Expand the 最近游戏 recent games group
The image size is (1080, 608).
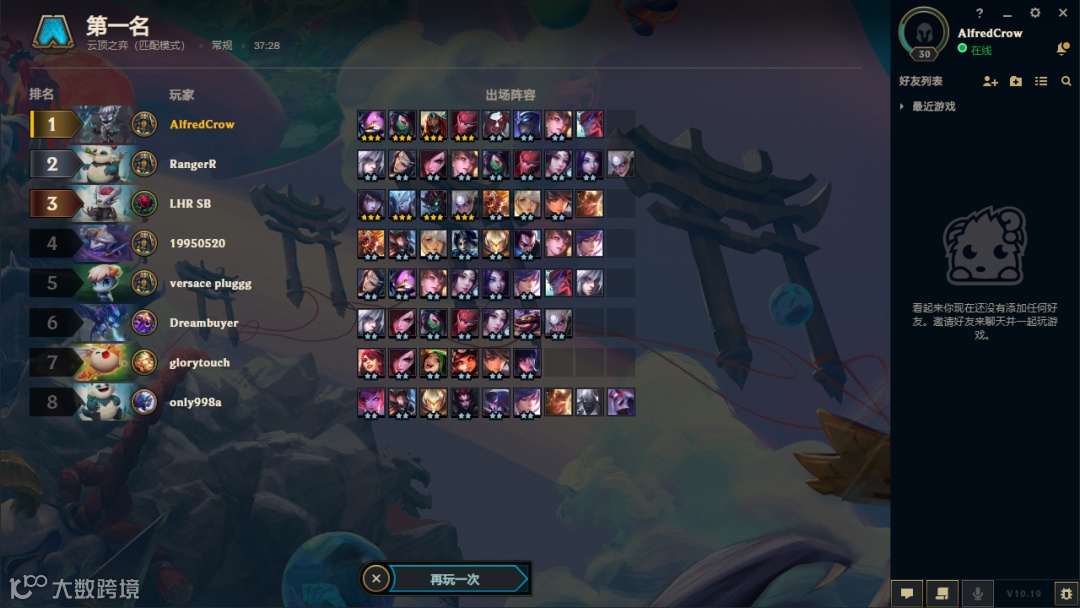933,106
